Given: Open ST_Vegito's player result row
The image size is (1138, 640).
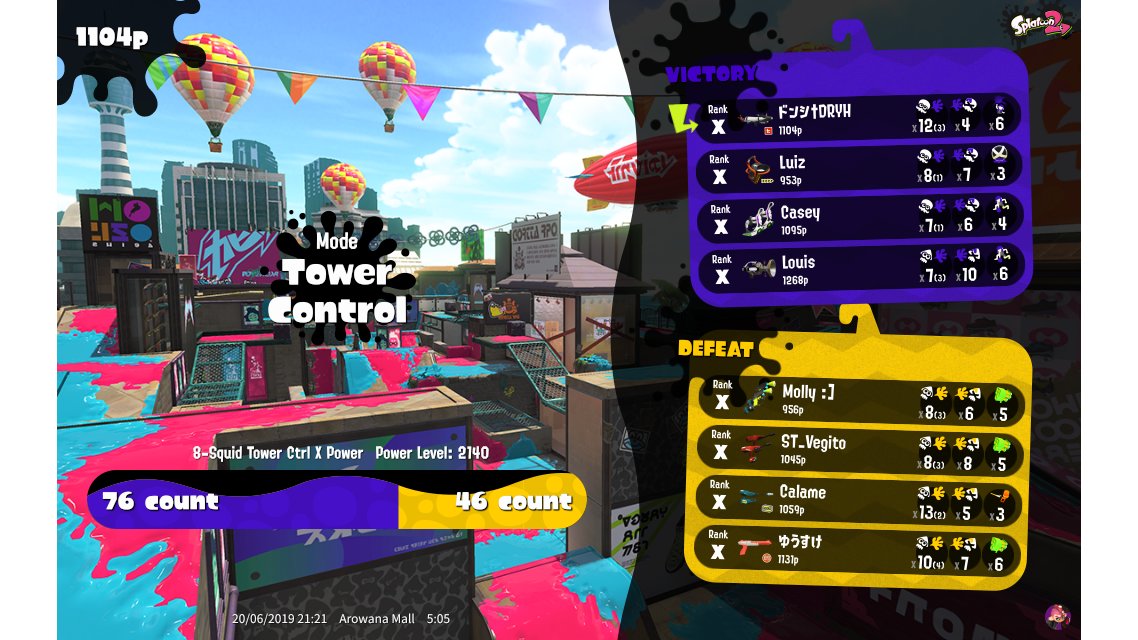Looking at the screenshot, I should click(857, 448).
